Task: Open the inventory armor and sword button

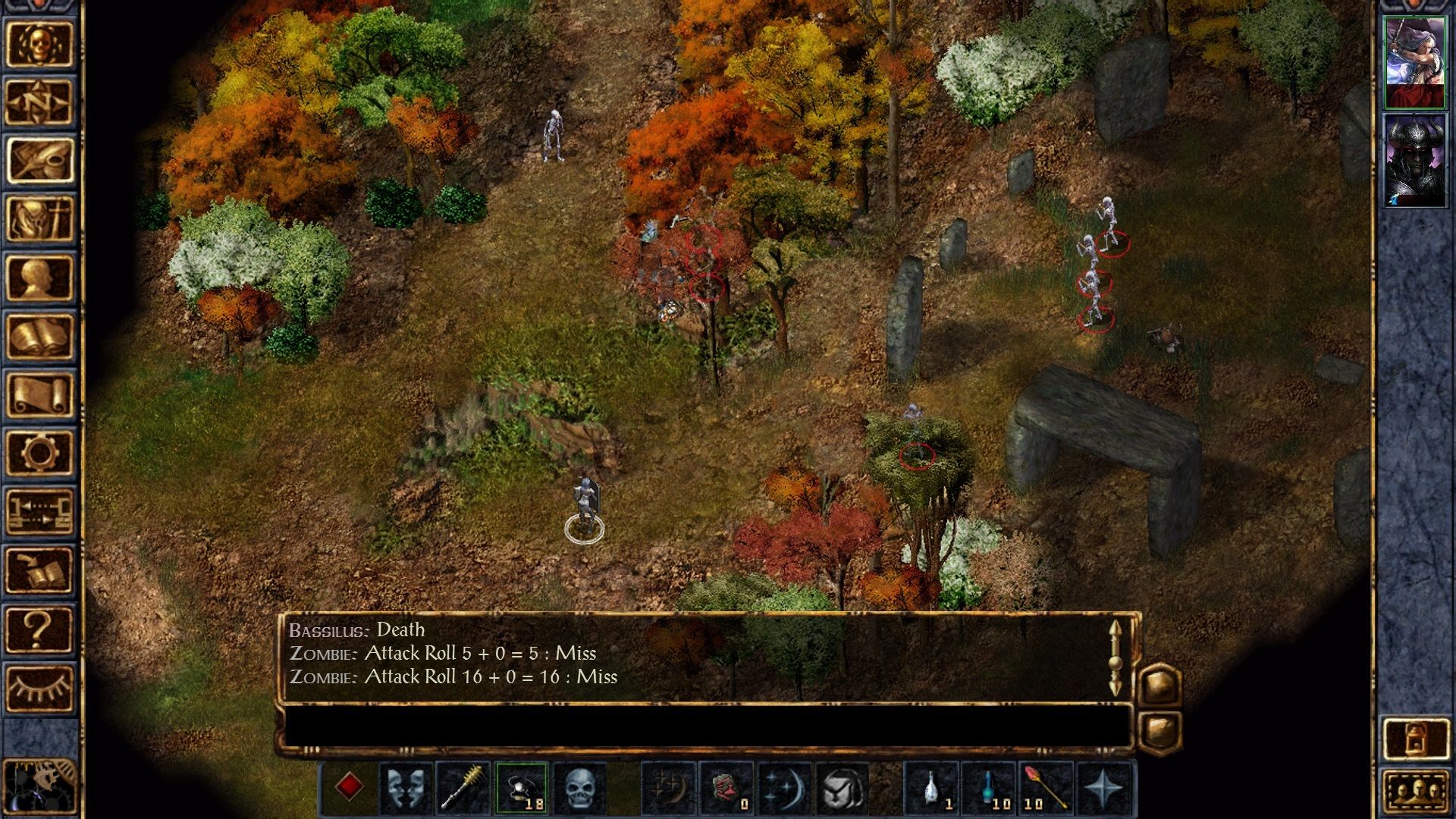Action: (39, 218)
